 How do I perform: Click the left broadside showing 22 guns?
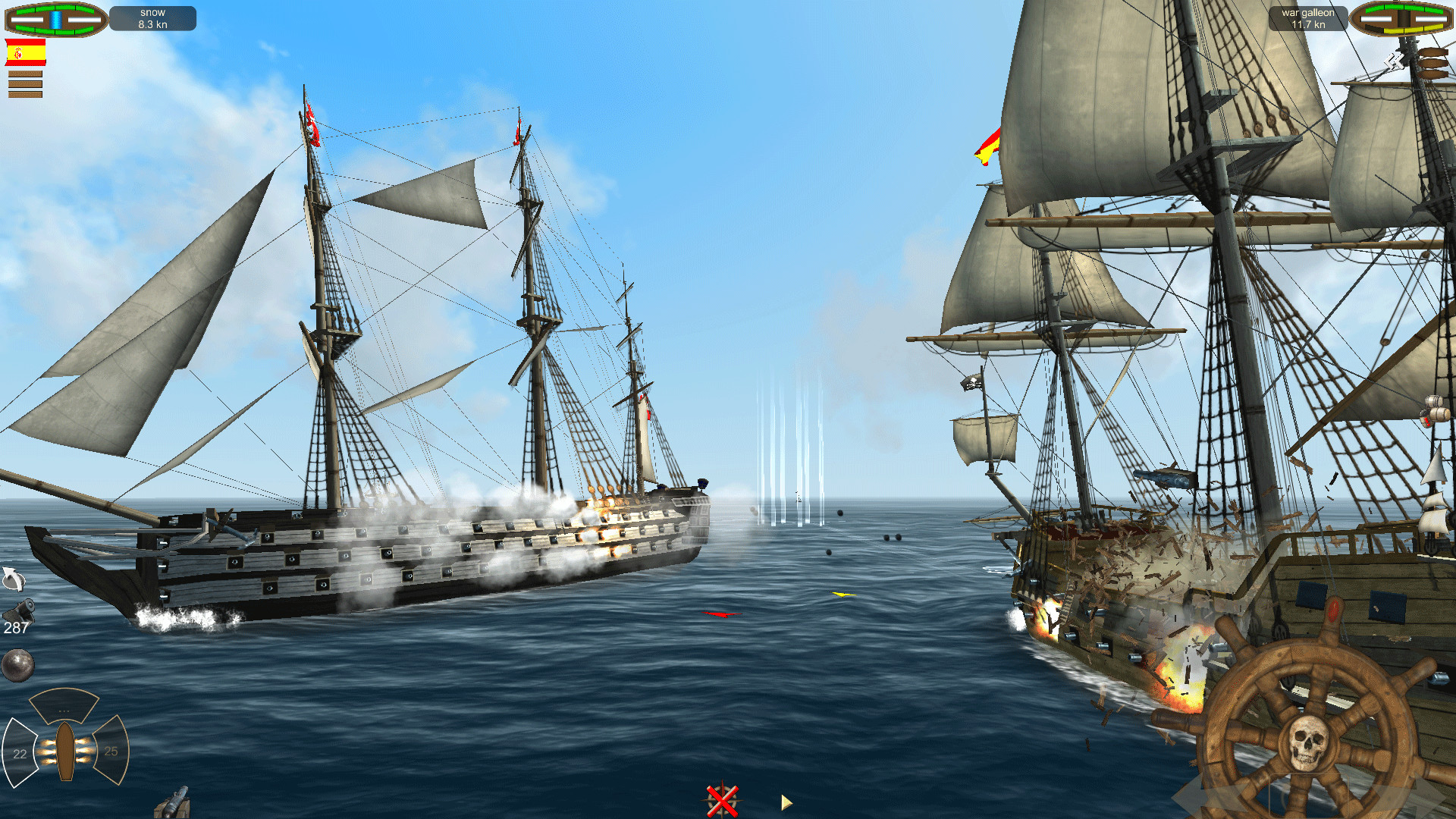[x=21, y=752]
